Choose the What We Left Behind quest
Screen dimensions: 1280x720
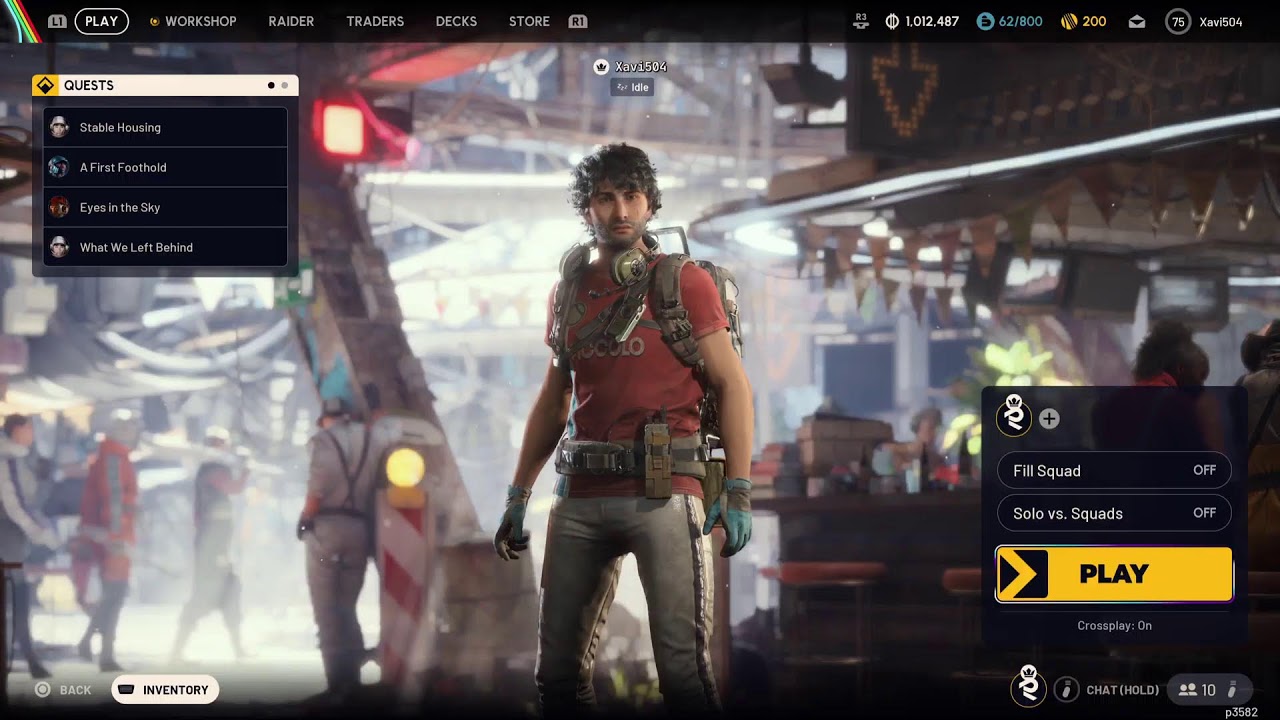coord(165,247)
